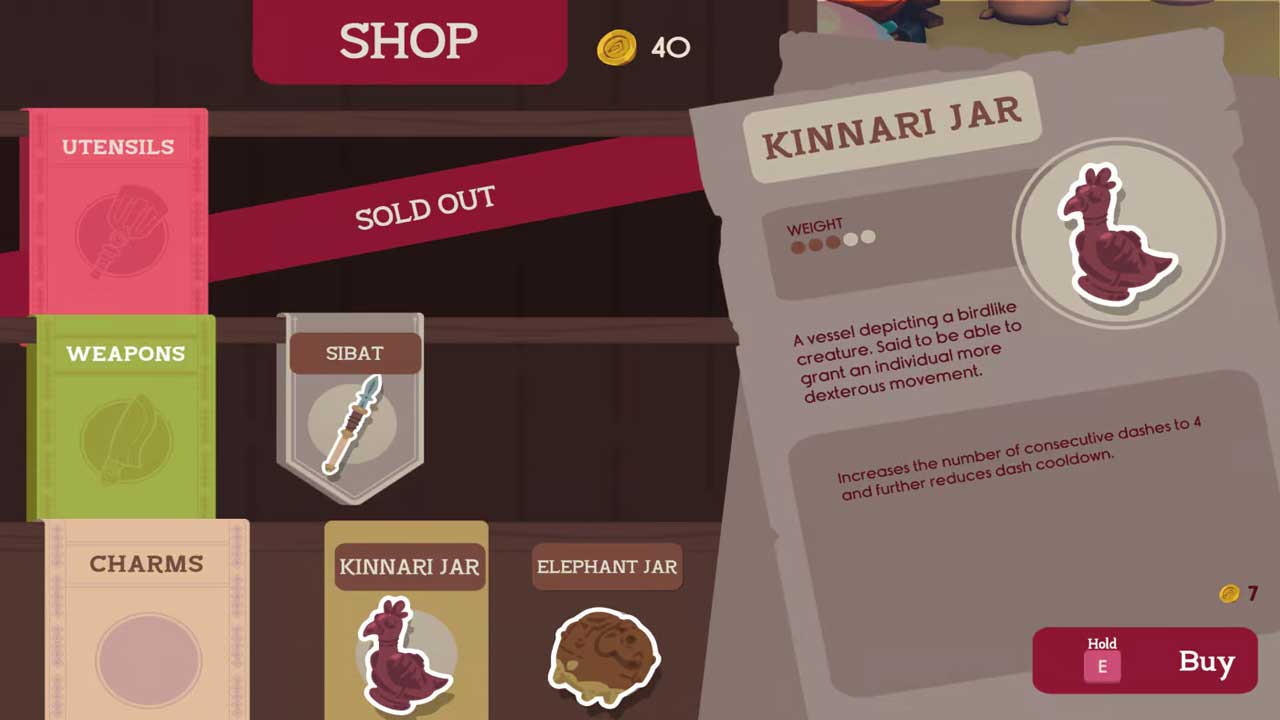Select the Charms category

click(147, 620)
